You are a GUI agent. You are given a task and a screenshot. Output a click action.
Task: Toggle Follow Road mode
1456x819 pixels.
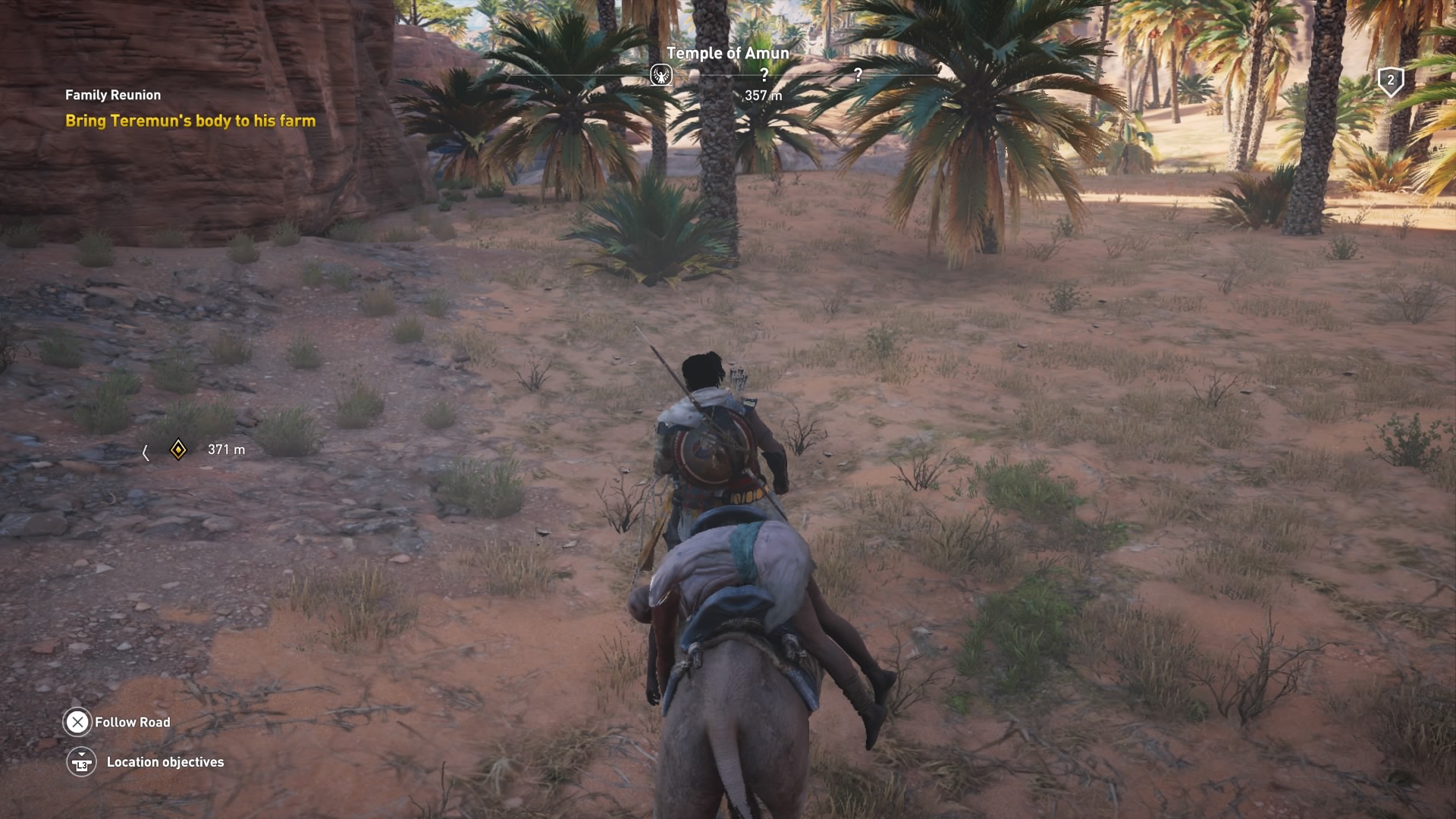(77, 722)
